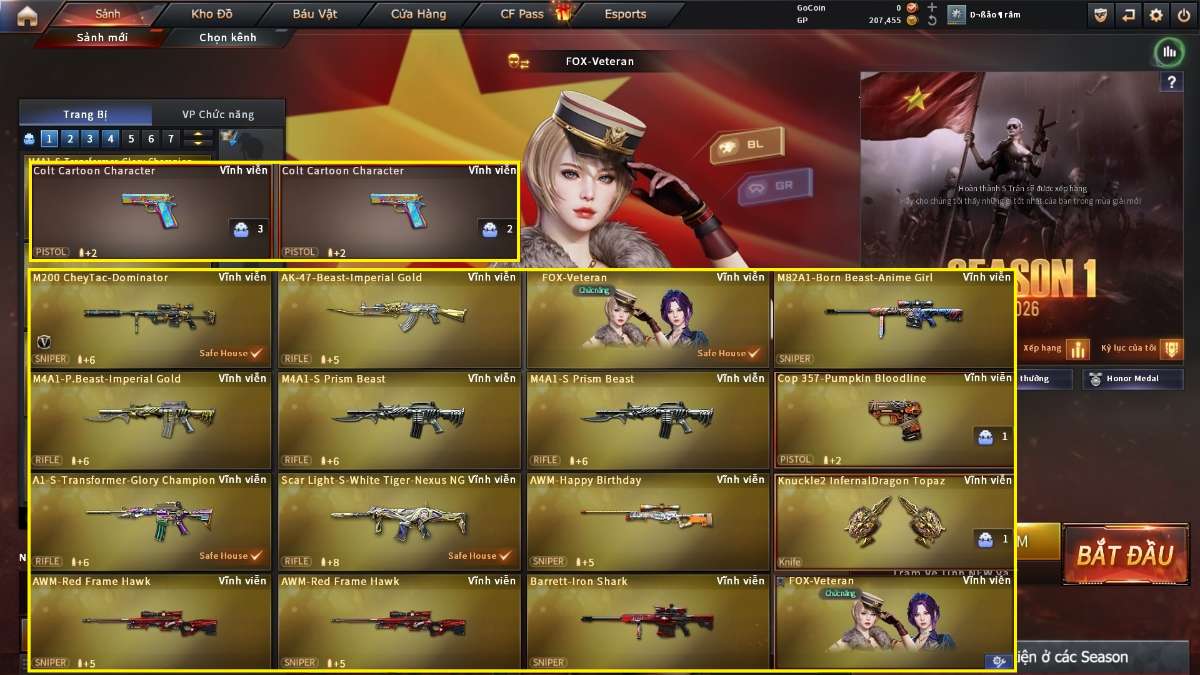Choose backpack slot number 5
This screenshot has height=675, width=1200.
click(x=130, y=139)
